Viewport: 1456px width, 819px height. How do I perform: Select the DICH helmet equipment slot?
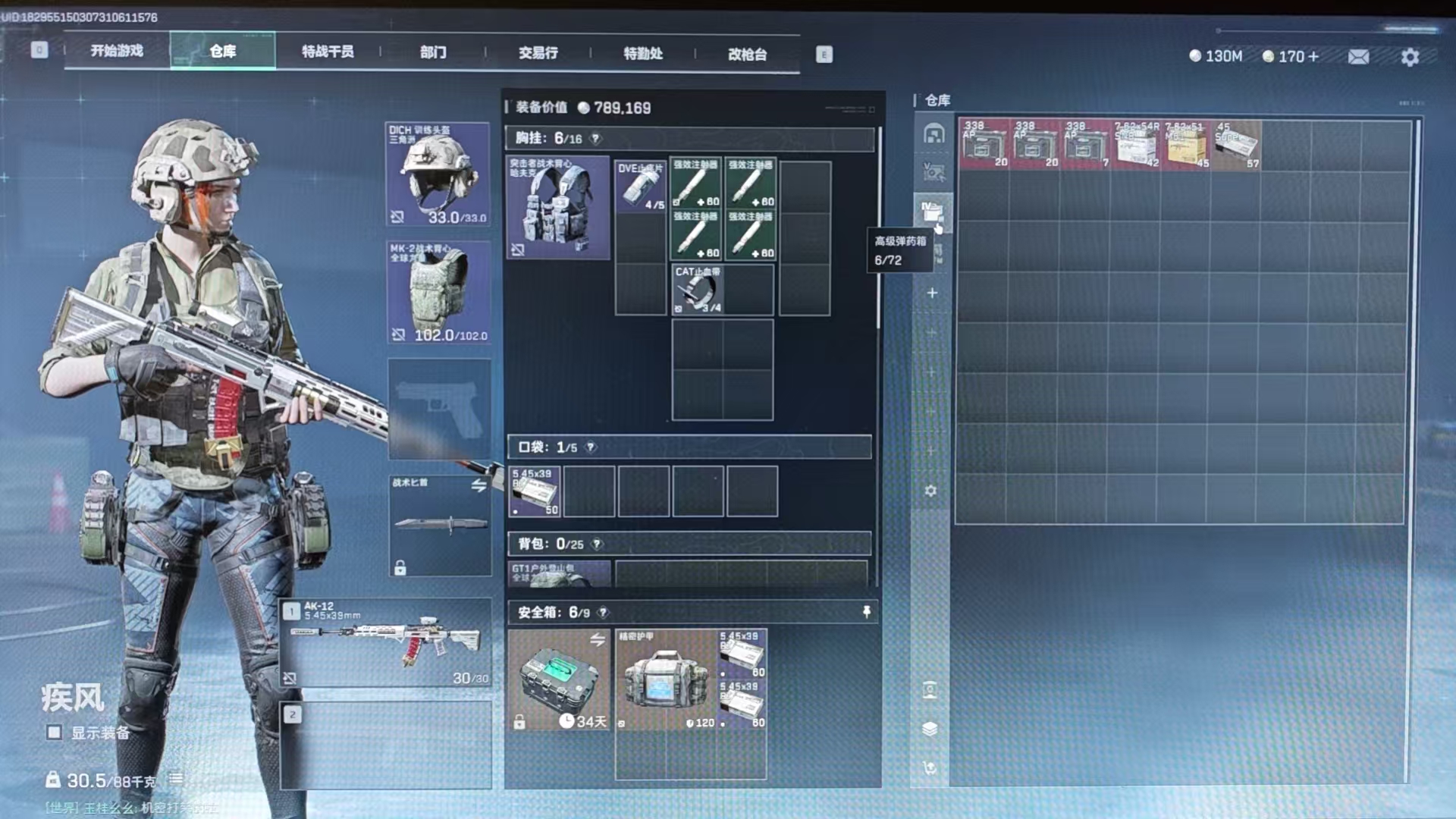coord(438,174)
